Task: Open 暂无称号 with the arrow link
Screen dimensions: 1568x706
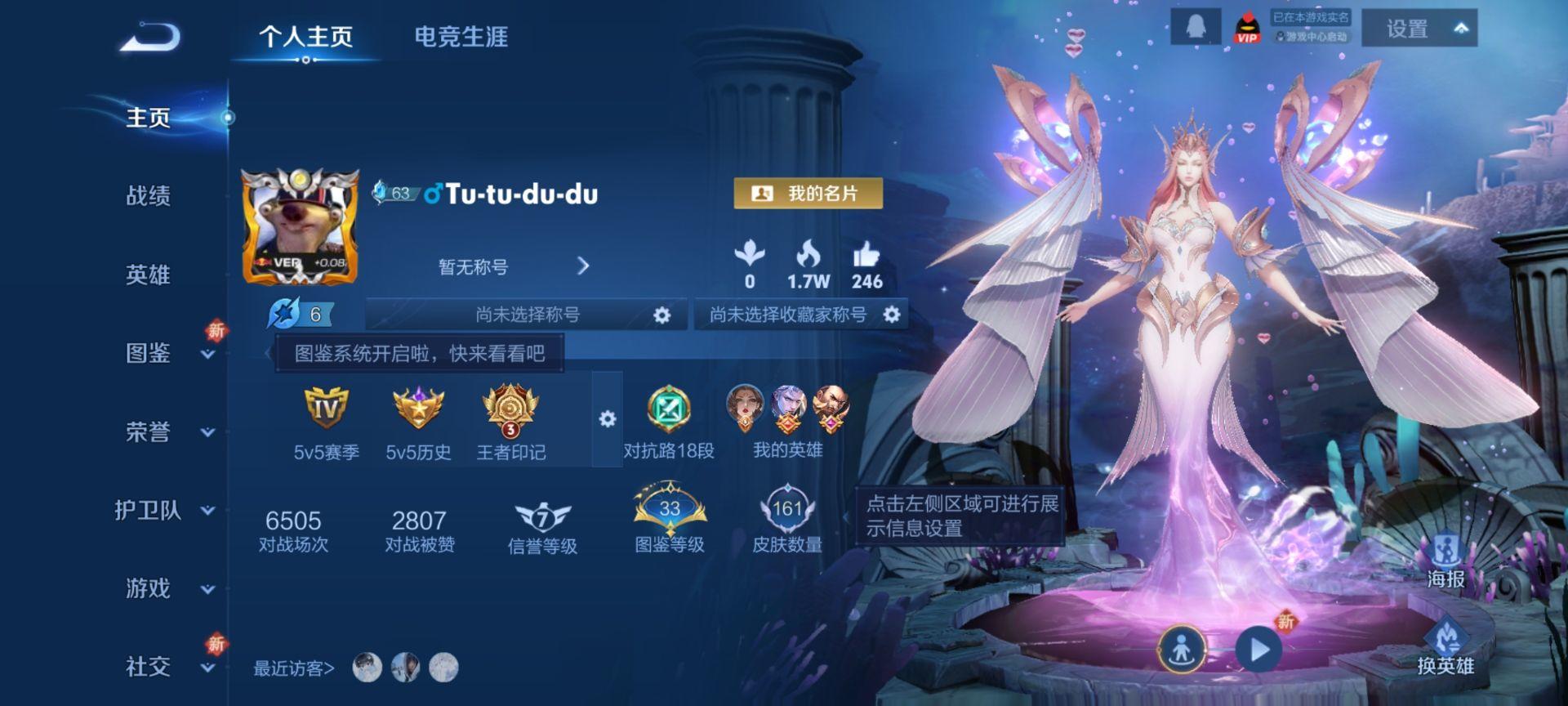Action: click(x=582, y=266)
